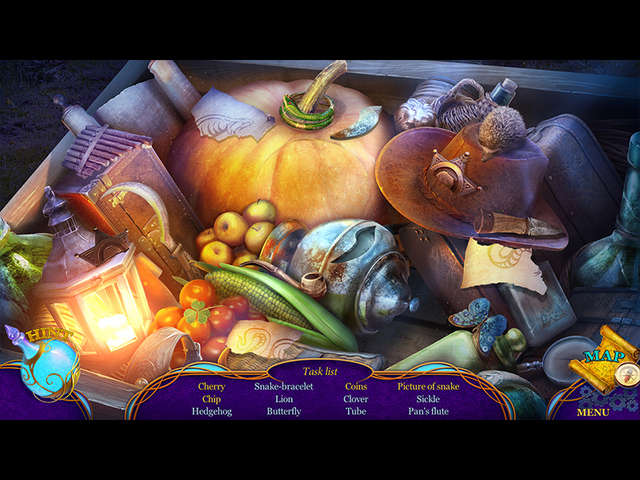640x480 pixels.
Task: Use the Hint crystal orb
Action: (x=48, y=363)
